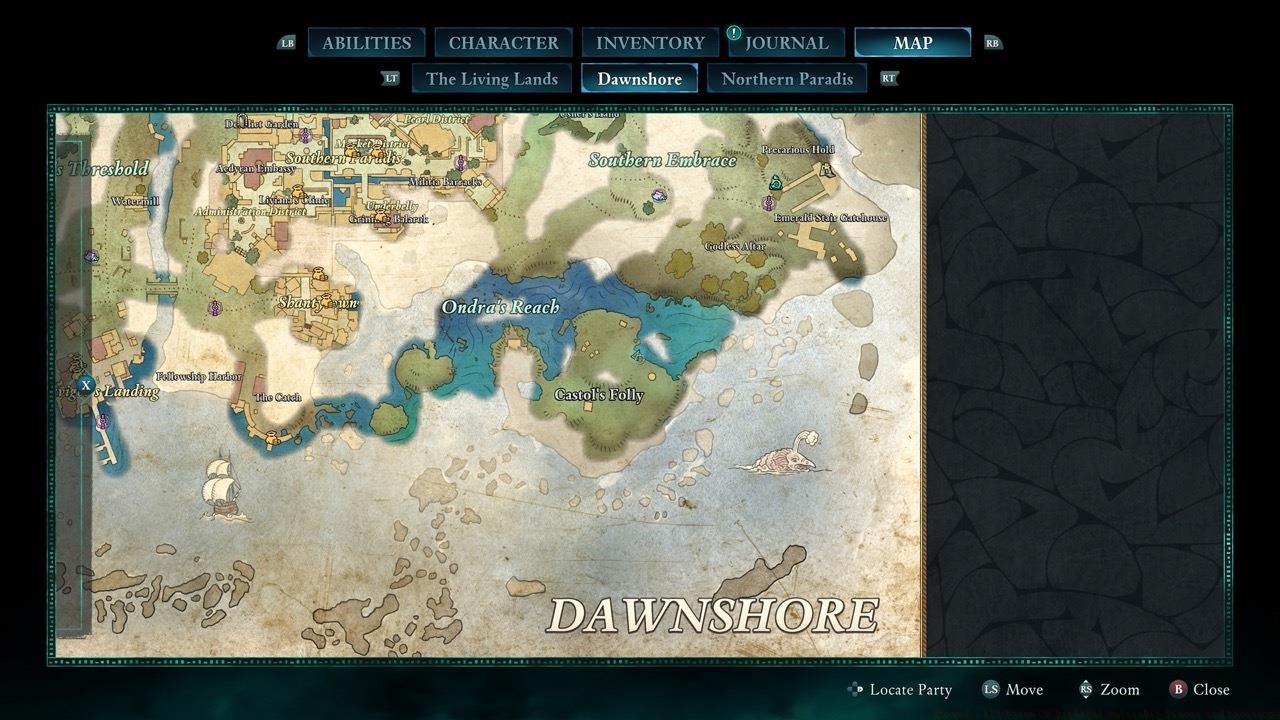Image resolution: width=1280 pixels, height=720 pixels.
Task: Select the Dawnshore tab
Action: [x=639, y=78]
